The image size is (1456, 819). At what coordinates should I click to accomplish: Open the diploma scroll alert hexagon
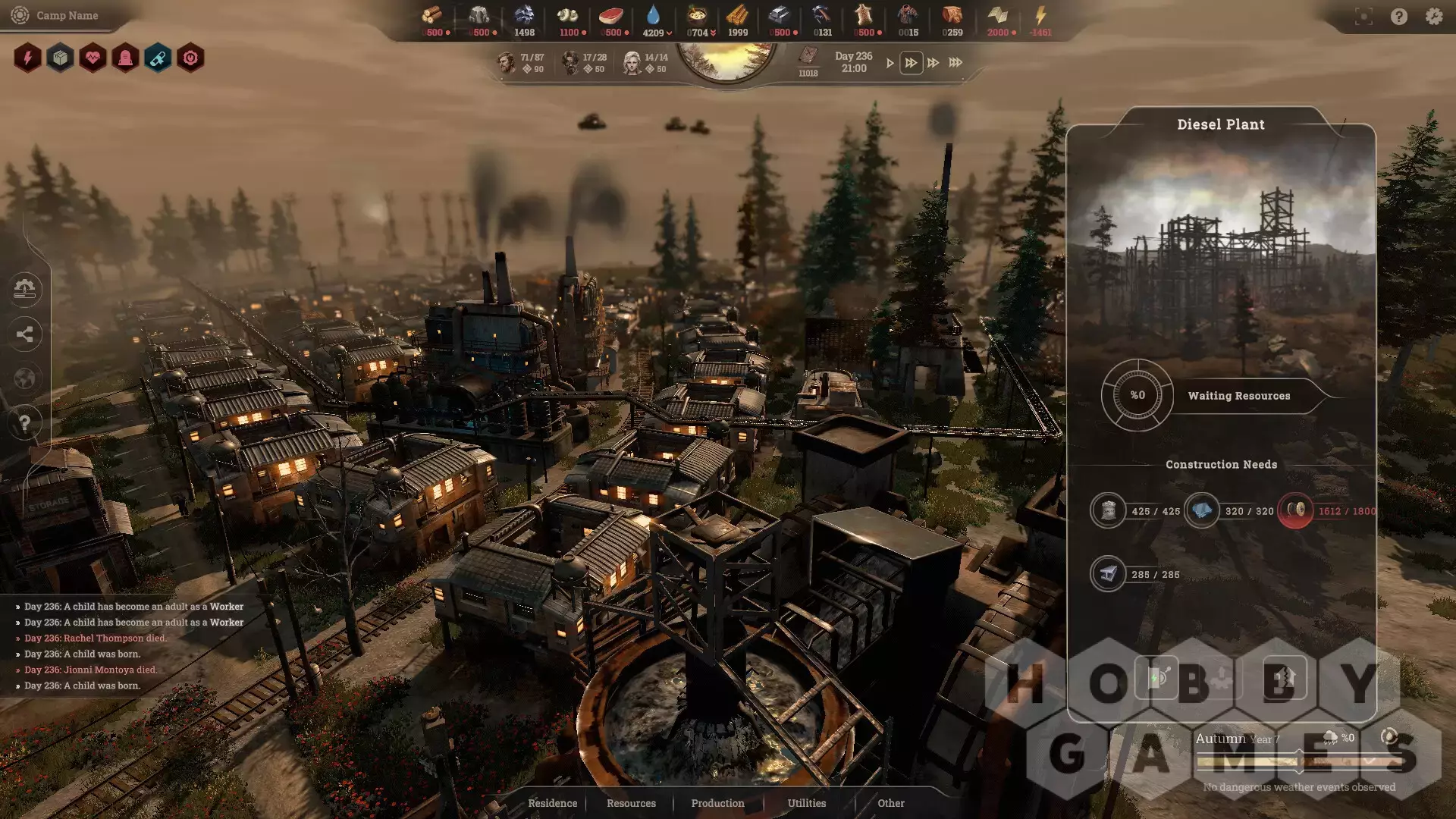click(x=158, y=58)
